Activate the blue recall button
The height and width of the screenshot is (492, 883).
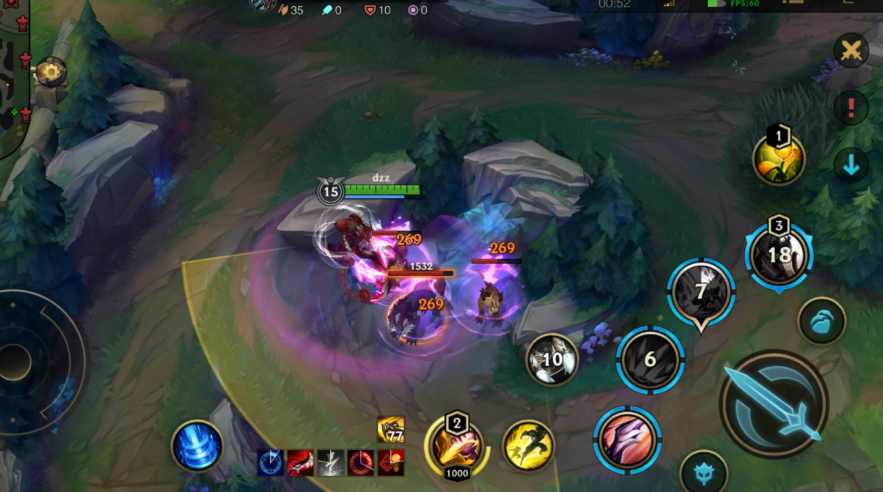(x=197, y=445)
